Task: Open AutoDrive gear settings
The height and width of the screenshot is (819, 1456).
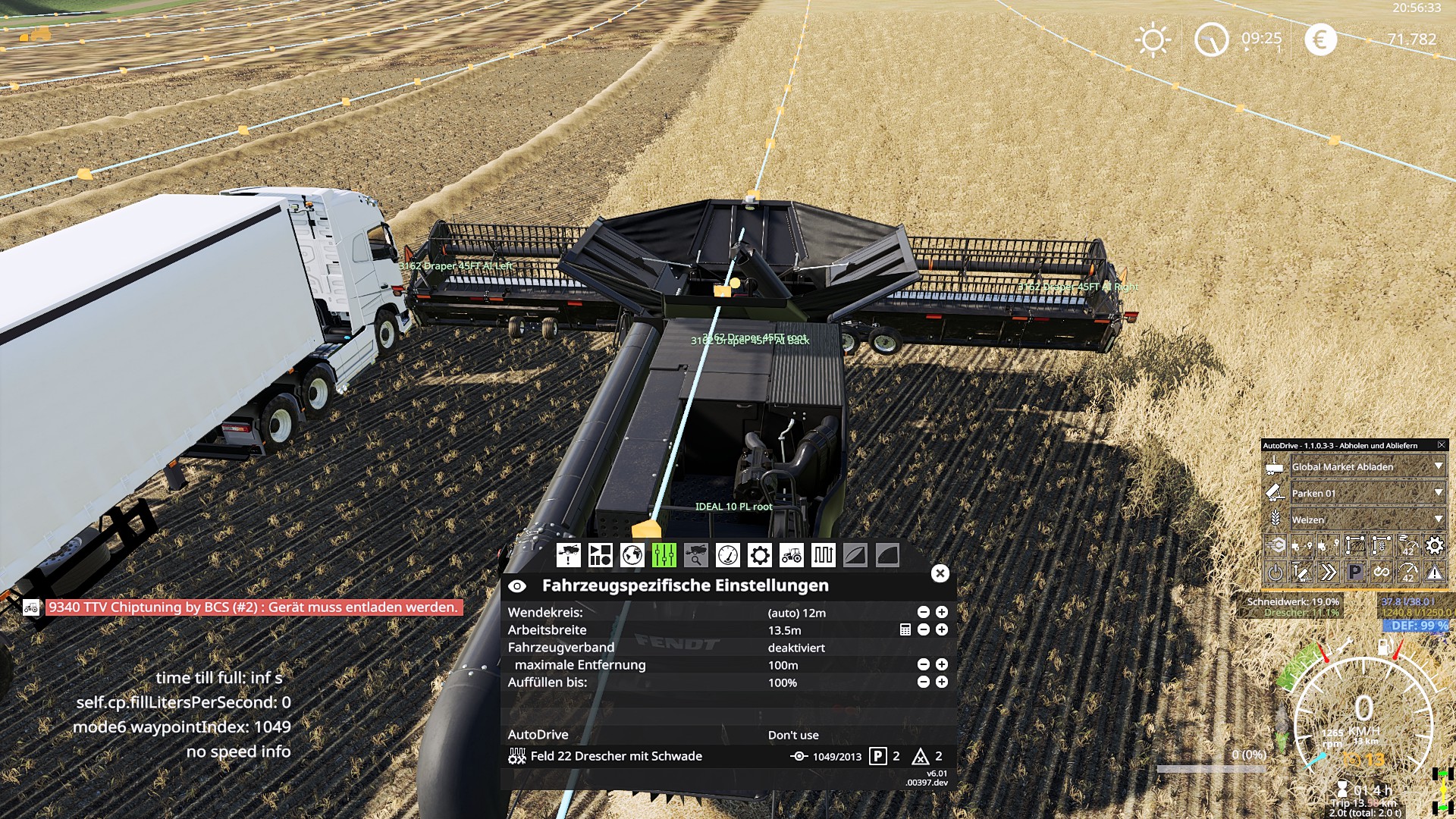Action: click(1434, 545)
